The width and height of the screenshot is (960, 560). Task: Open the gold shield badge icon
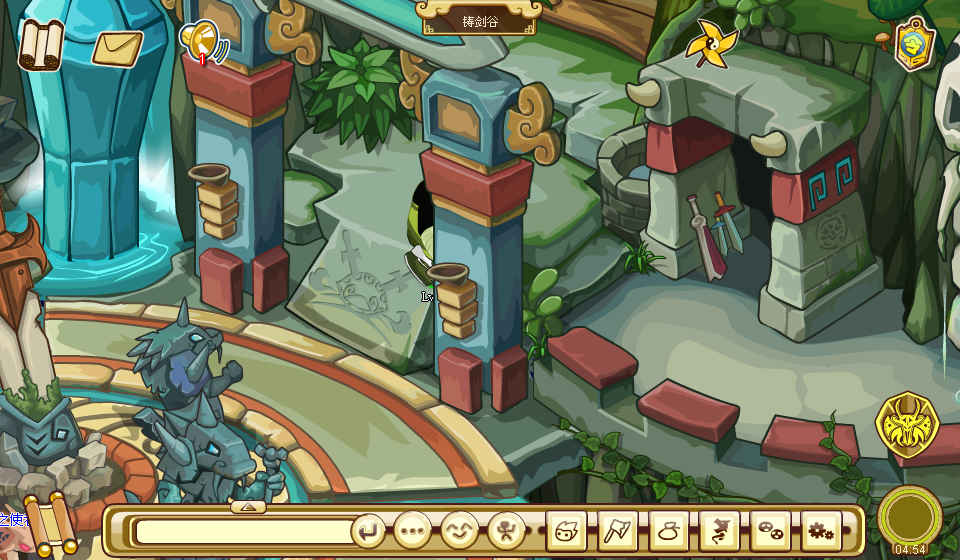(x=914, y=44)
